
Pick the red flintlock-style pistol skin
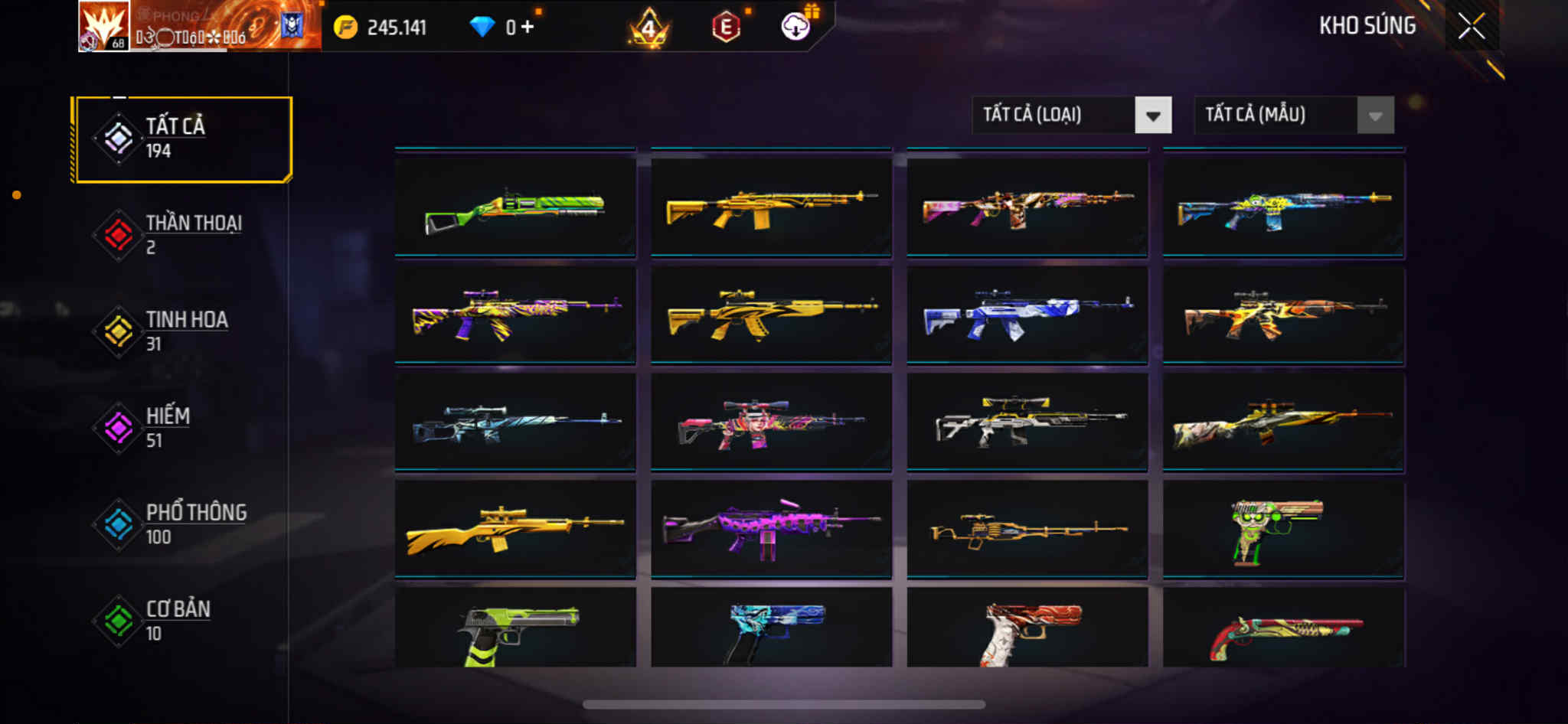(x=1283, y=631)
